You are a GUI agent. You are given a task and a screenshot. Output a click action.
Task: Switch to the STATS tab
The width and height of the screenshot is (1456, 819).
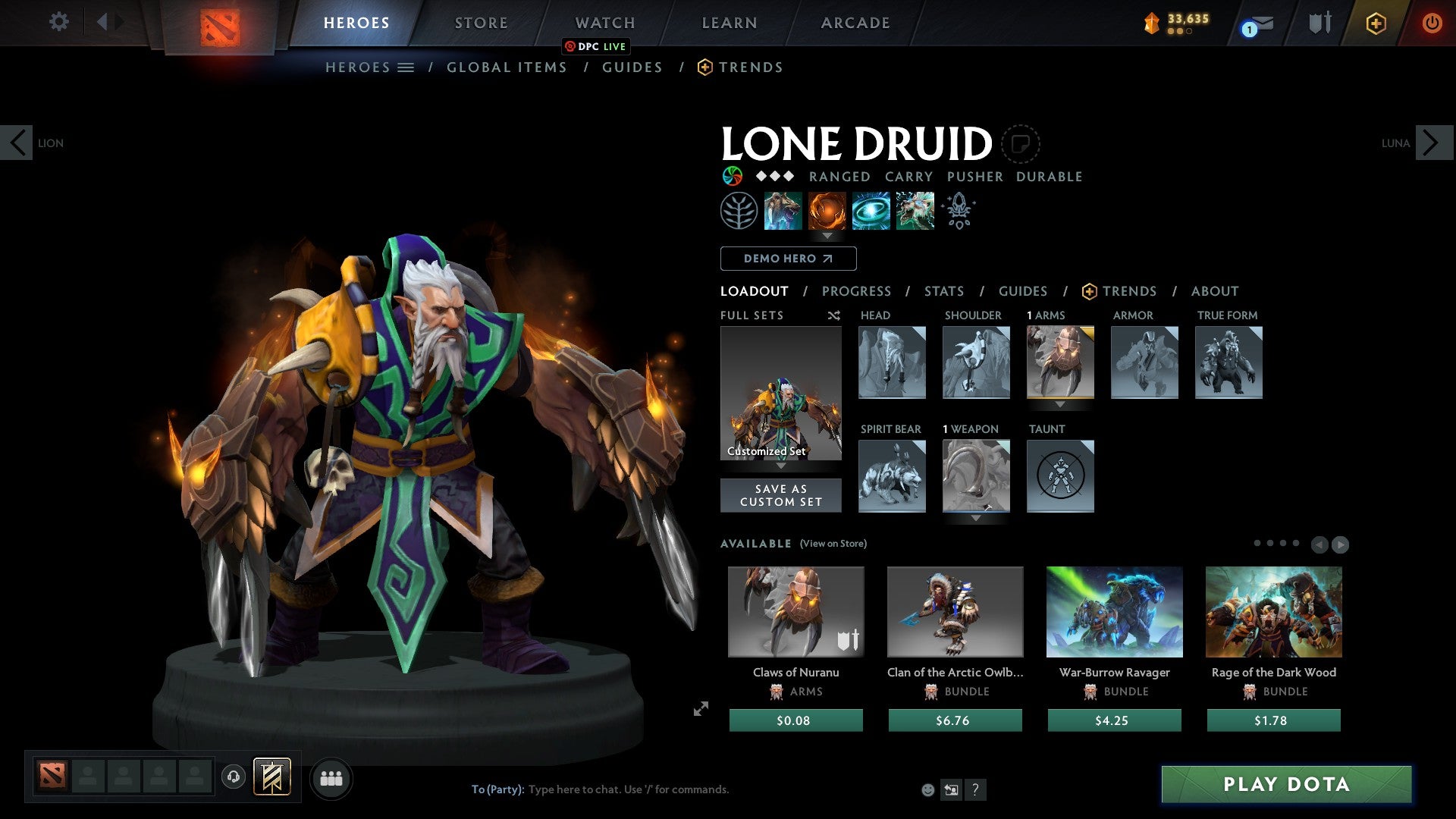pyautogui.click(x=944, y=290)
